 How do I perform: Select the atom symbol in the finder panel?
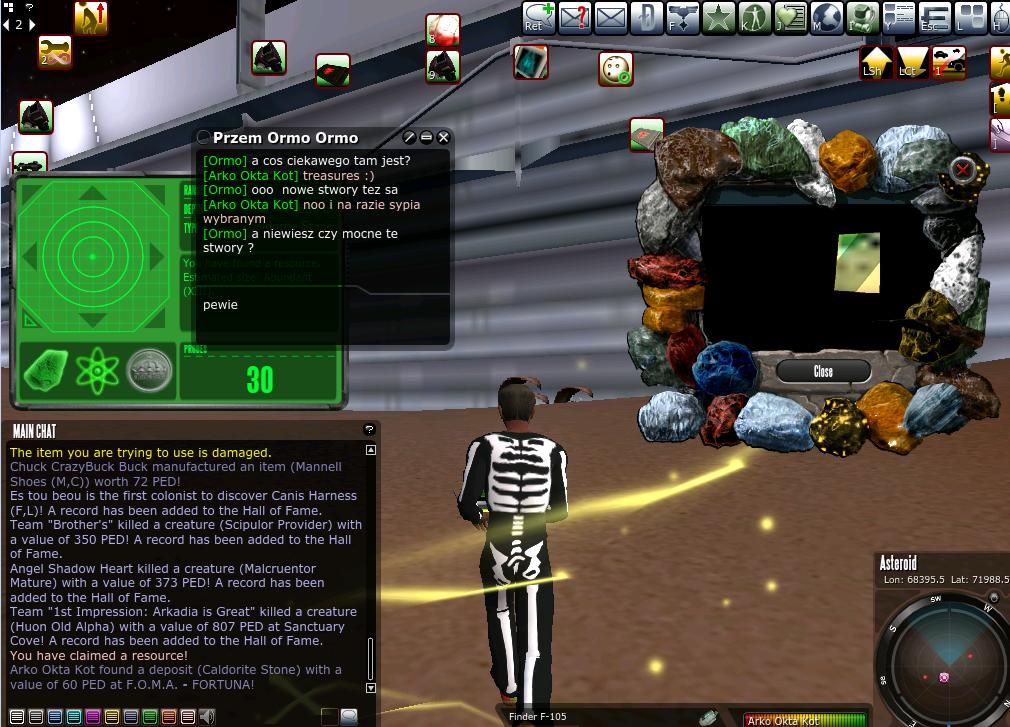98,370
